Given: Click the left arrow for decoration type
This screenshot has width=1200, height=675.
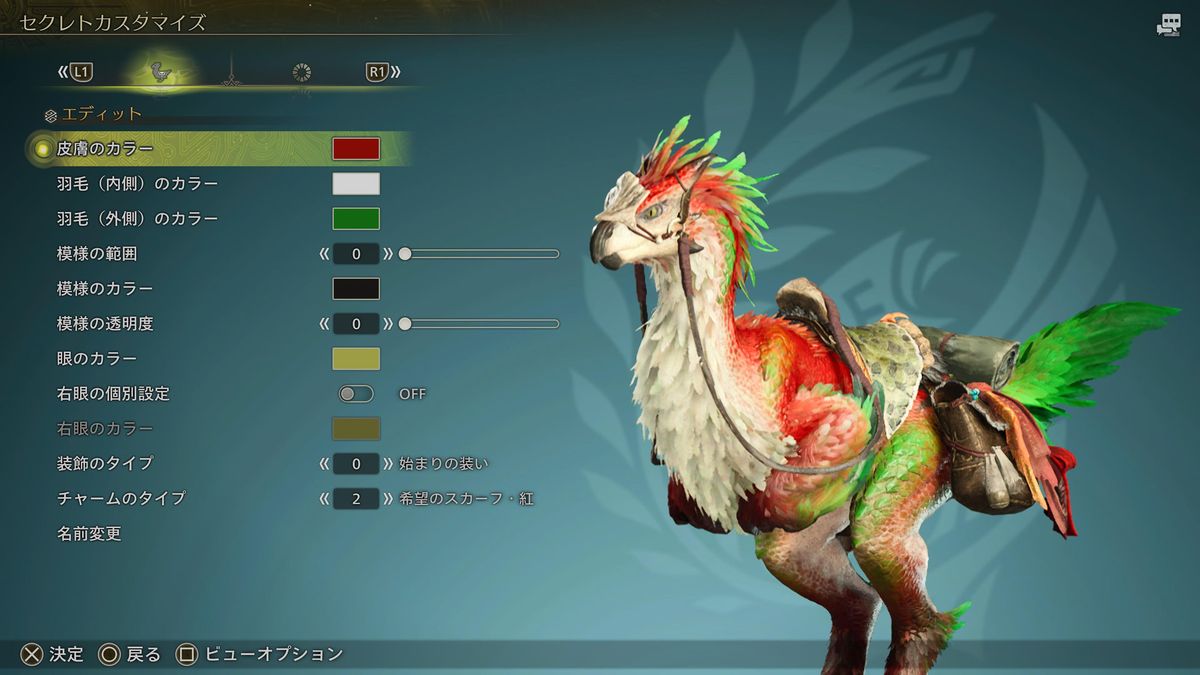Looking at the screenshot, I should (x=324, y=464).
